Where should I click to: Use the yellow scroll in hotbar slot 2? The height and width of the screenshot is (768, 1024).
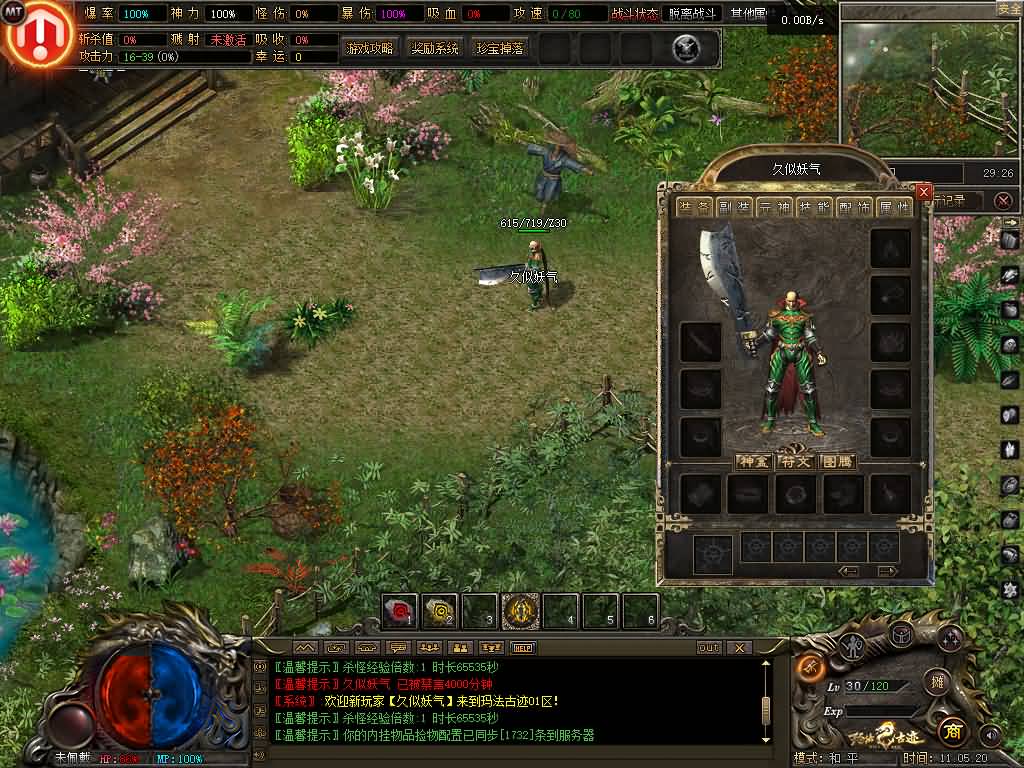click(x=440, y=610)
